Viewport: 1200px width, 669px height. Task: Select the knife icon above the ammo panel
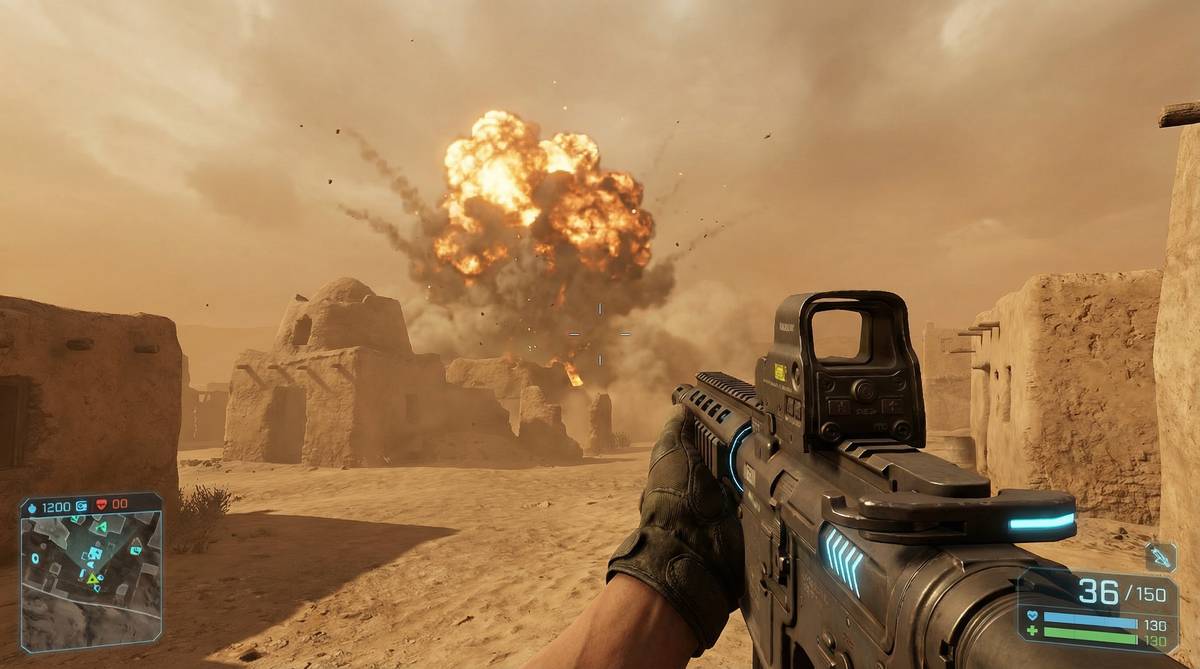[1160, 557]
